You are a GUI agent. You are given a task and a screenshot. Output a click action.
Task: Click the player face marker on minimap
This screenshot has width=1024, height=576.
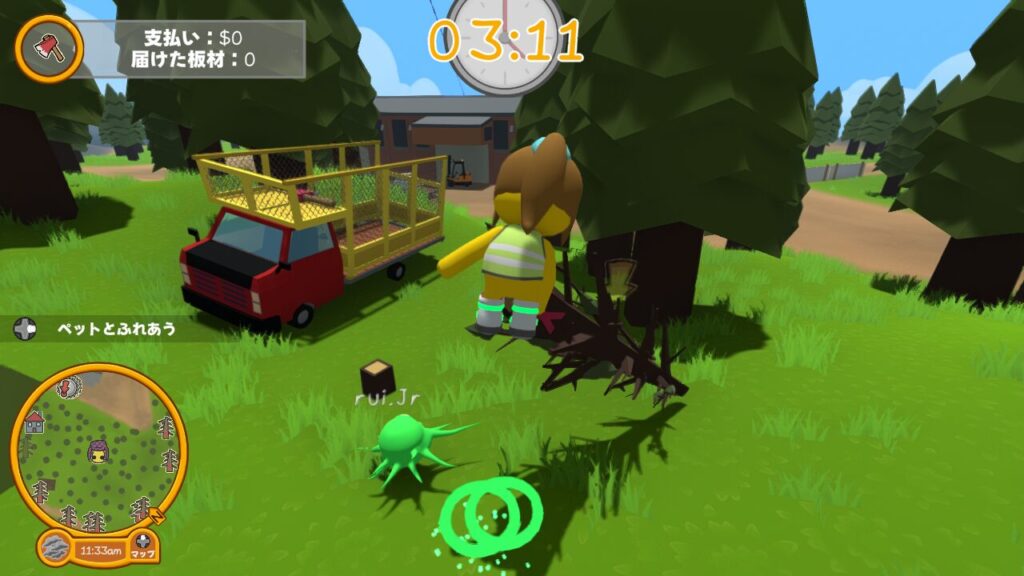[x=98, y=450]
